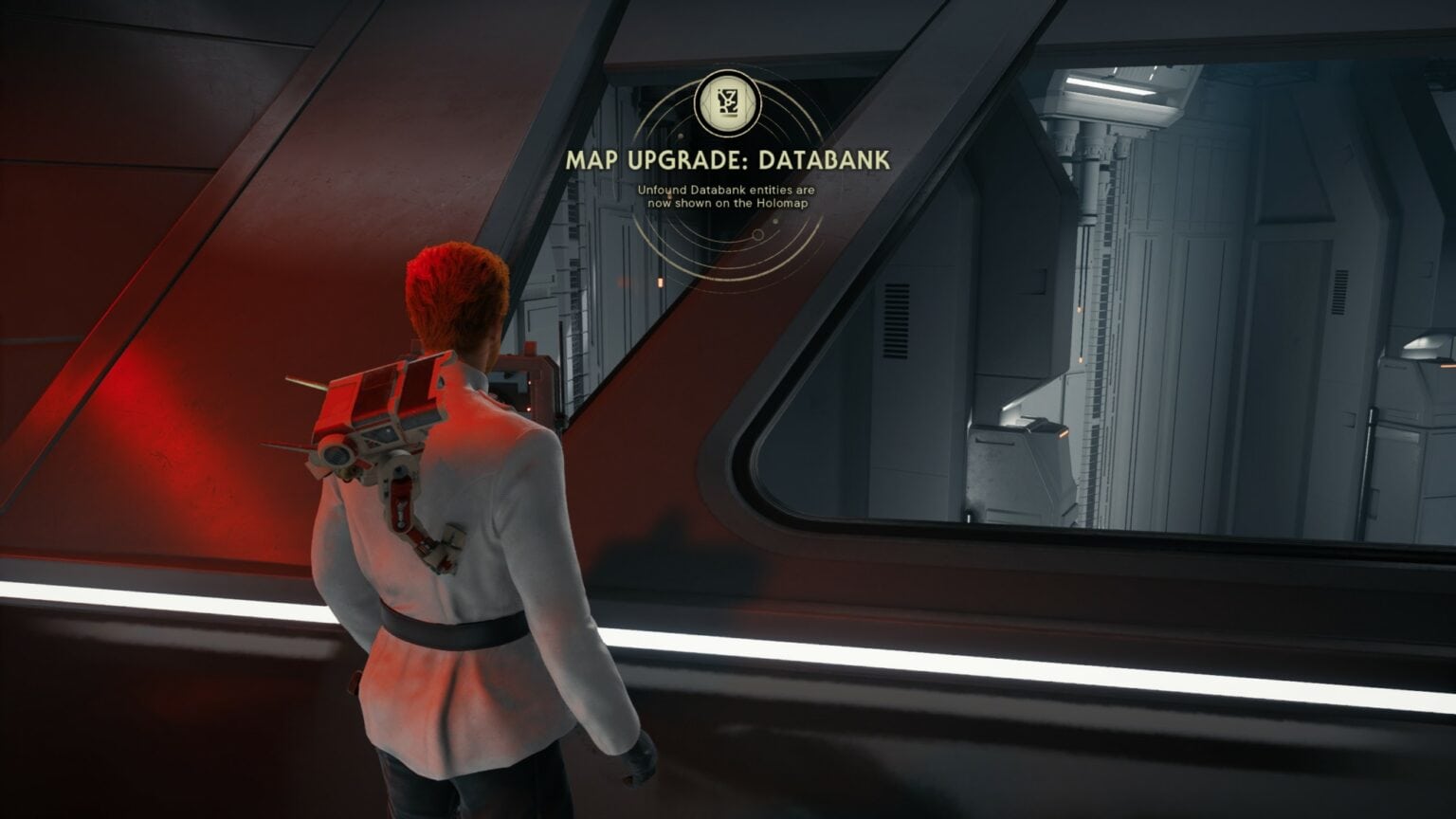
Task: Click the 'now shown on the Holomap' line
Action: [730, 203]
